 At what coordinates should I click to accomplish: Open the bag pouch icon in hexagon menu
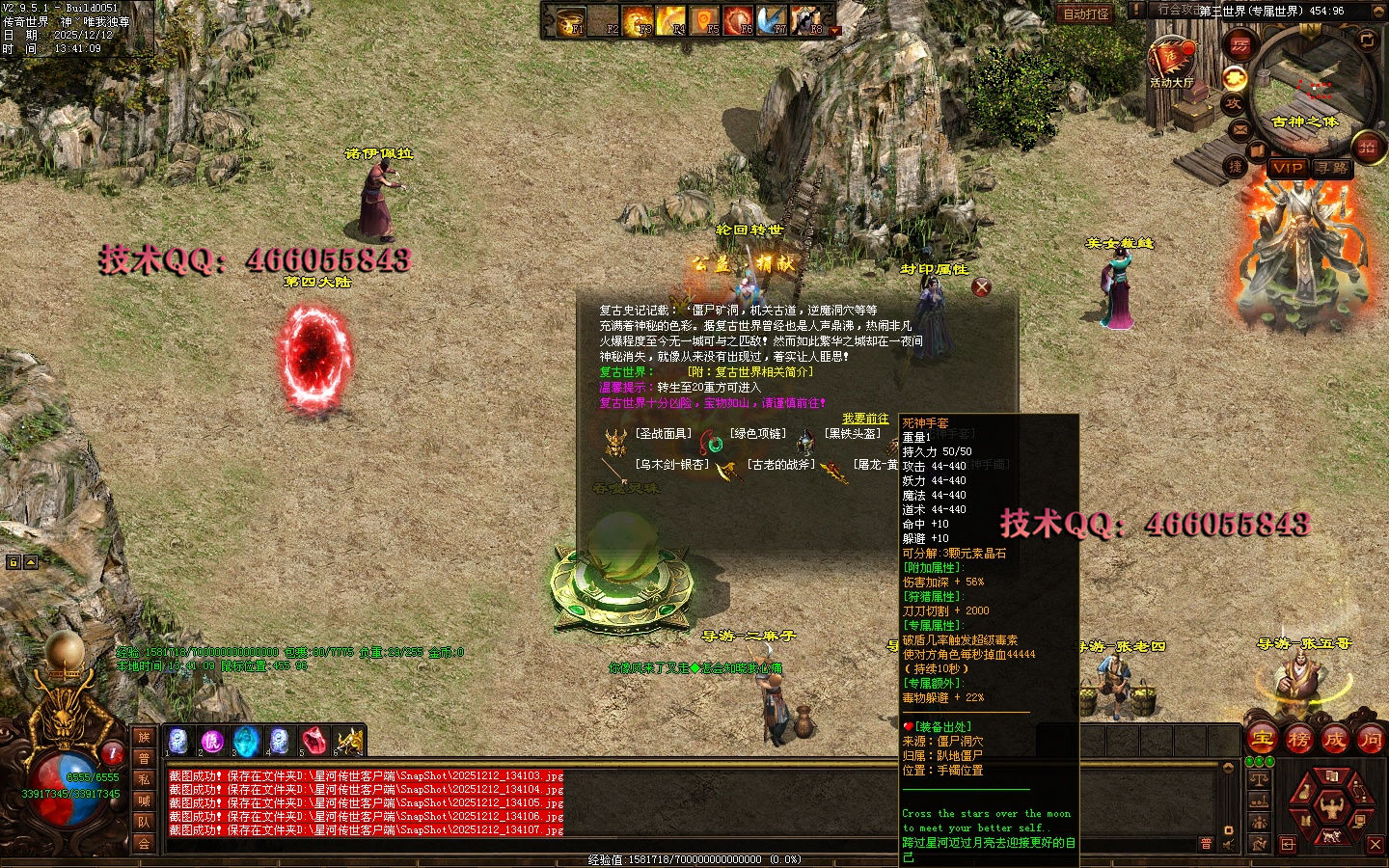tap(1305, 792)
